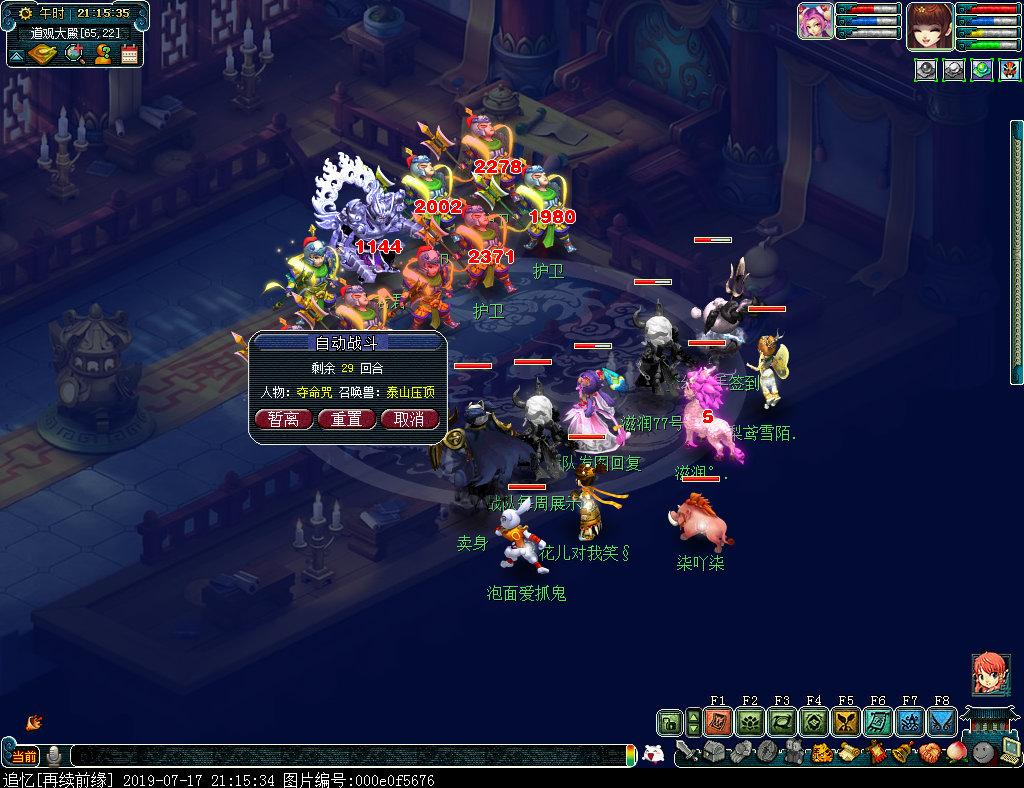Click the red-haired friend portrait
This screenshot has width=1024, height=788.
point(990,674)
